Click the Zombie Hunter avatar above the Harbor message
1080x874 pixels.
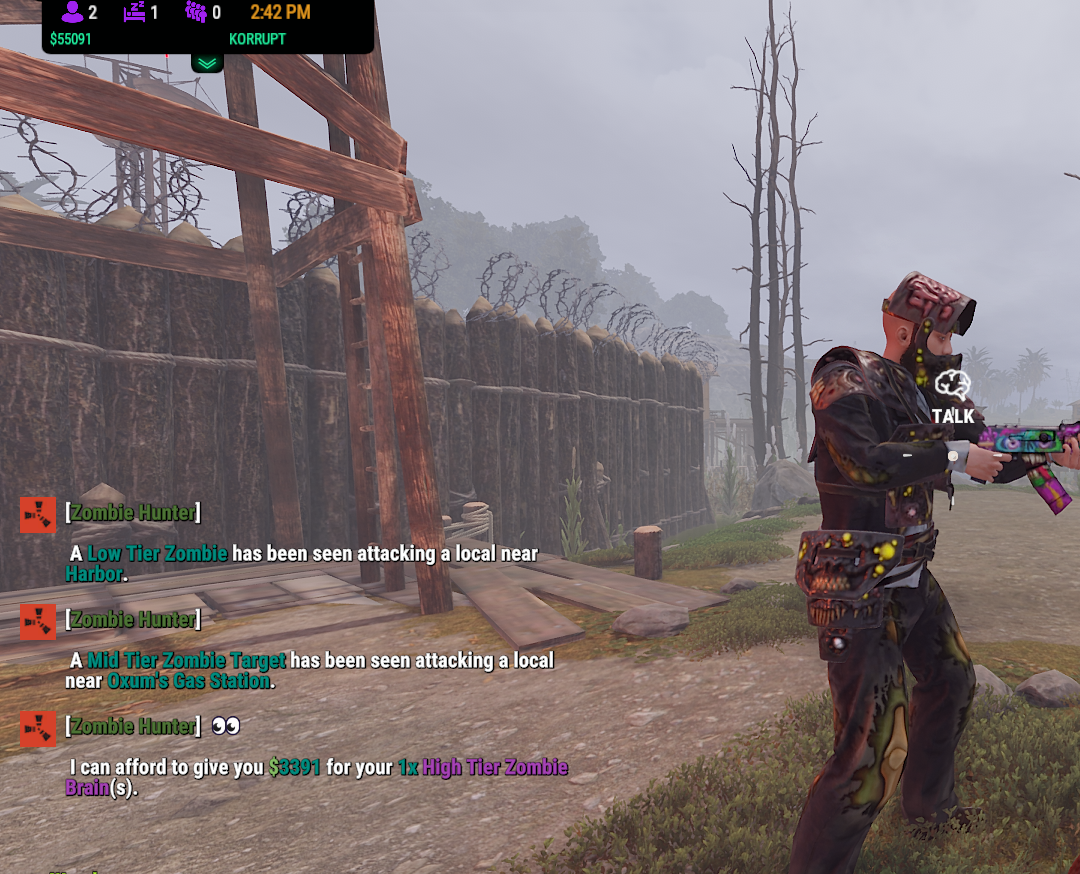click(38, 515)
